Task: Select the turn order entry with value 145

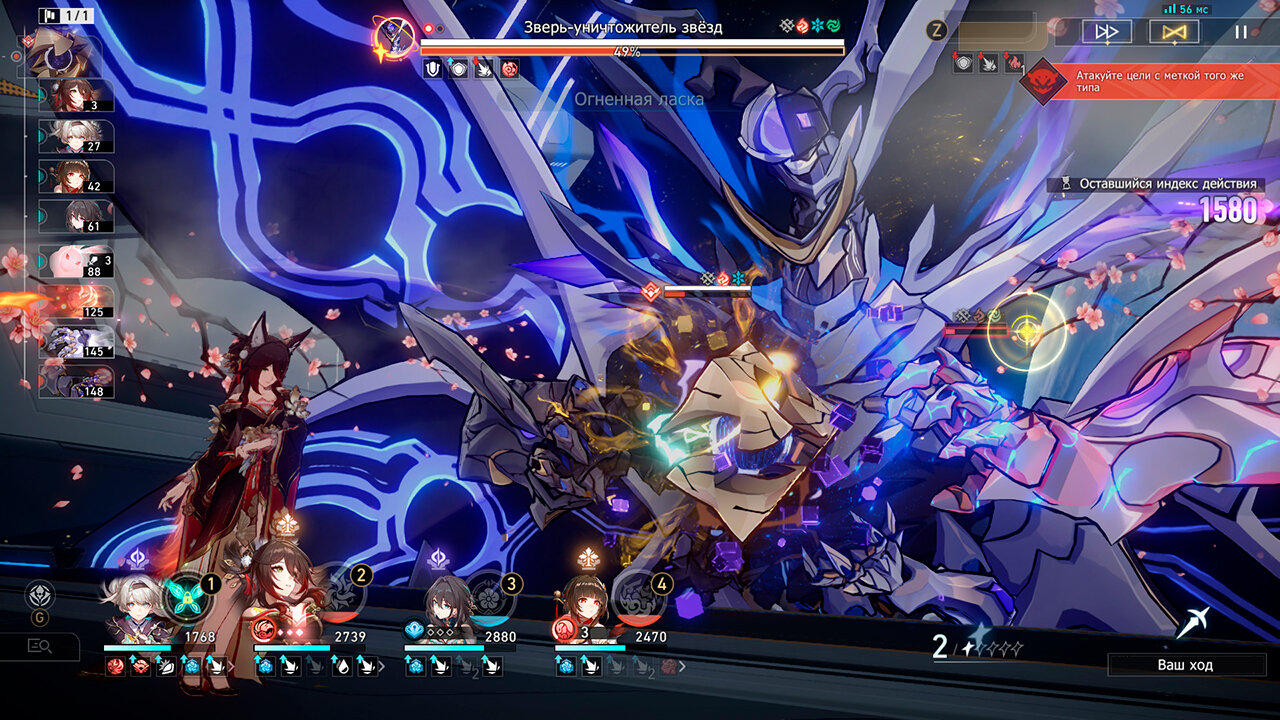Action: 77,342
